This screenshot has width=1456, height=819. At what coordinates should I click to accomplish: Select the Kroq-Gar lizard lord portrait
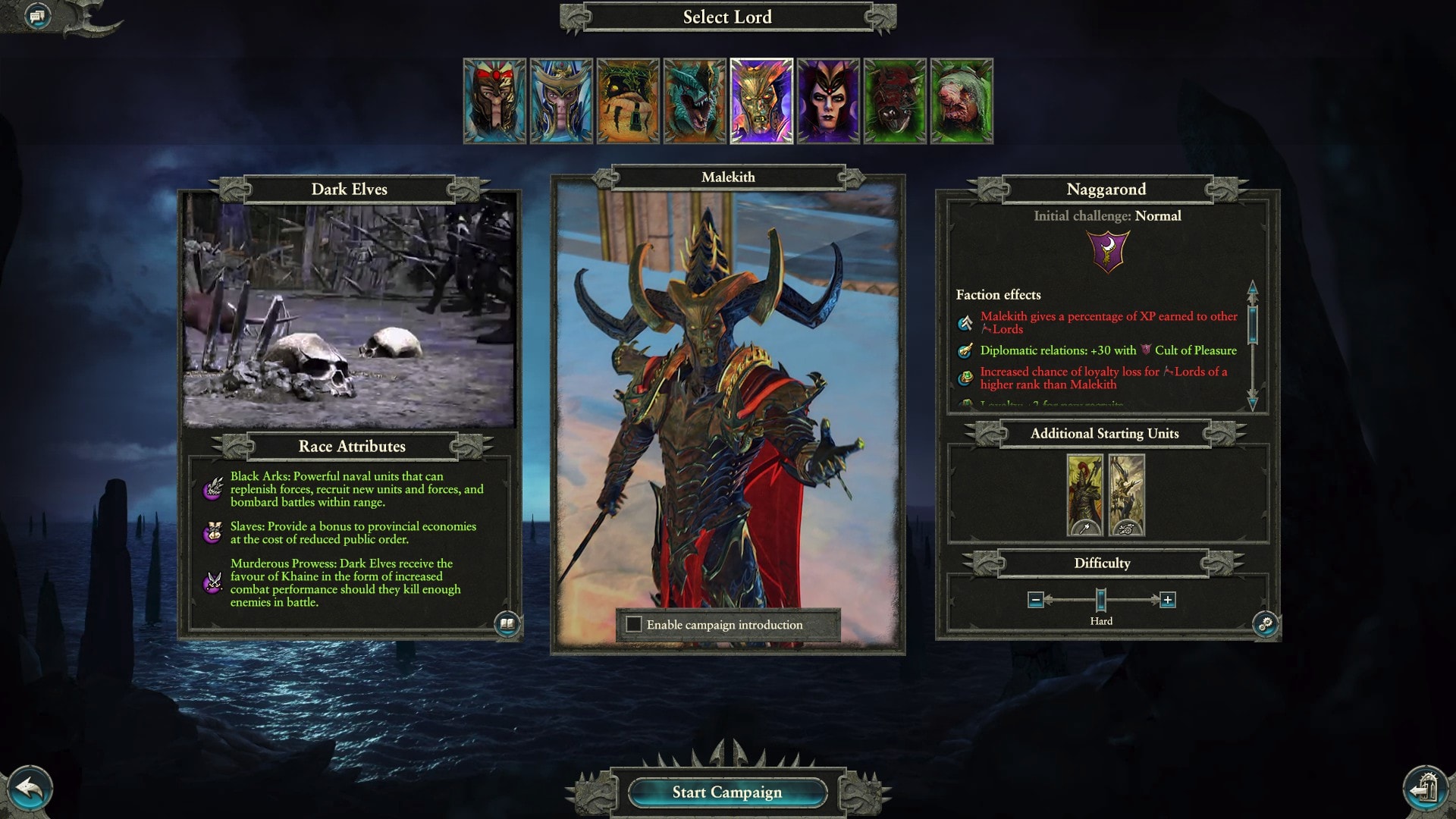point(695,101)
